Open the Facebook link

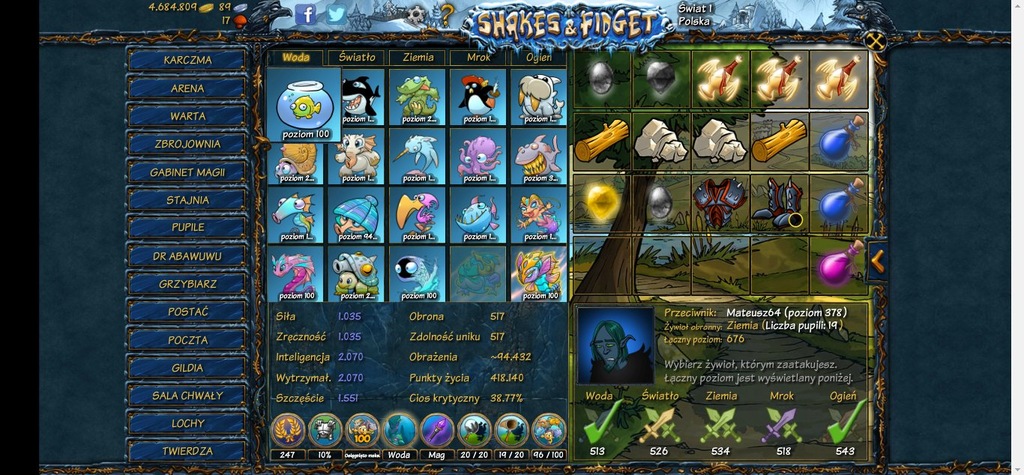click(x=307, y=14)
